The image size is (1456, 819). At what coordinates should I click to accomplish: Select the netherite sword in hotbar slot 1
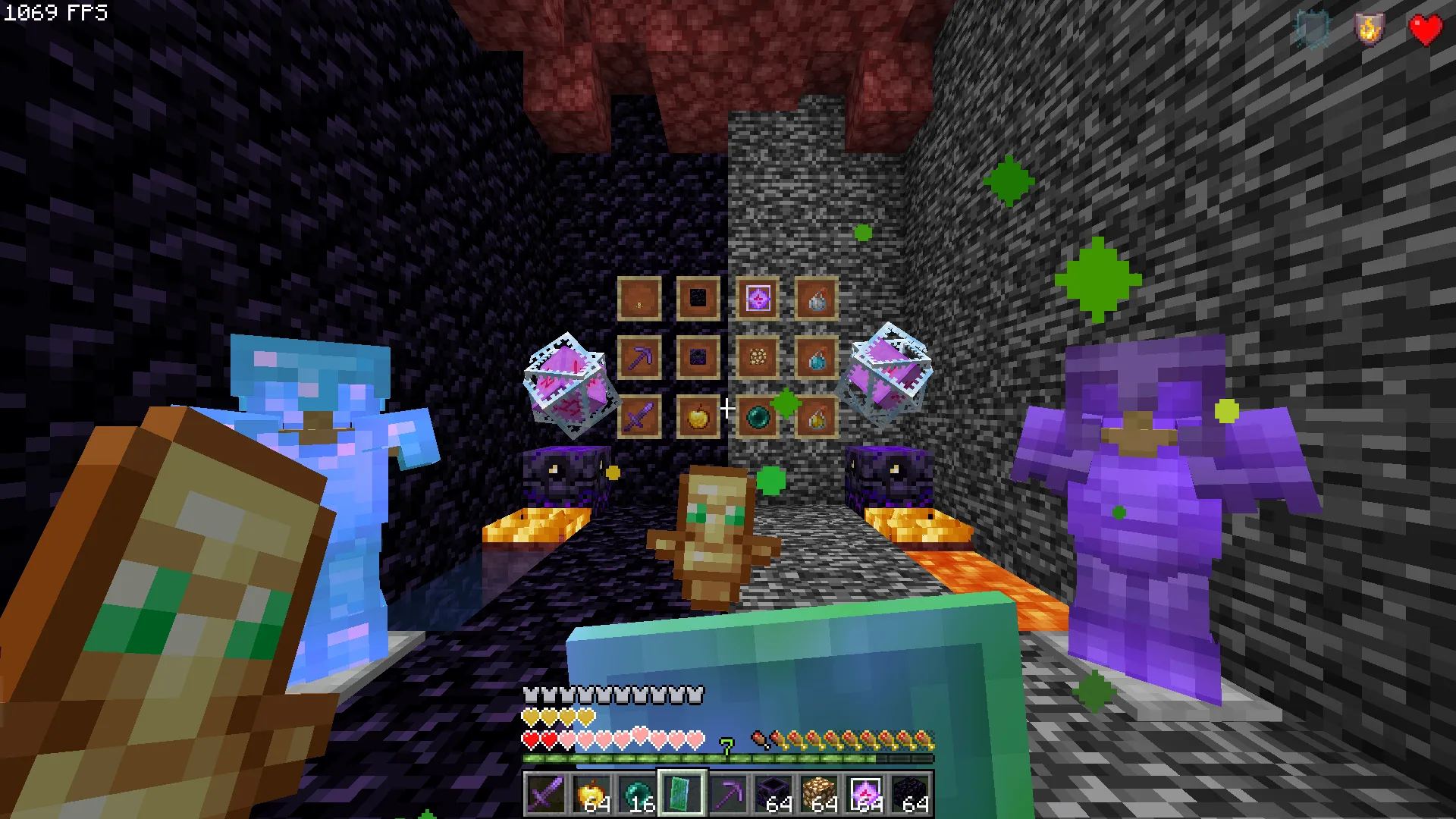pos(547,792)
